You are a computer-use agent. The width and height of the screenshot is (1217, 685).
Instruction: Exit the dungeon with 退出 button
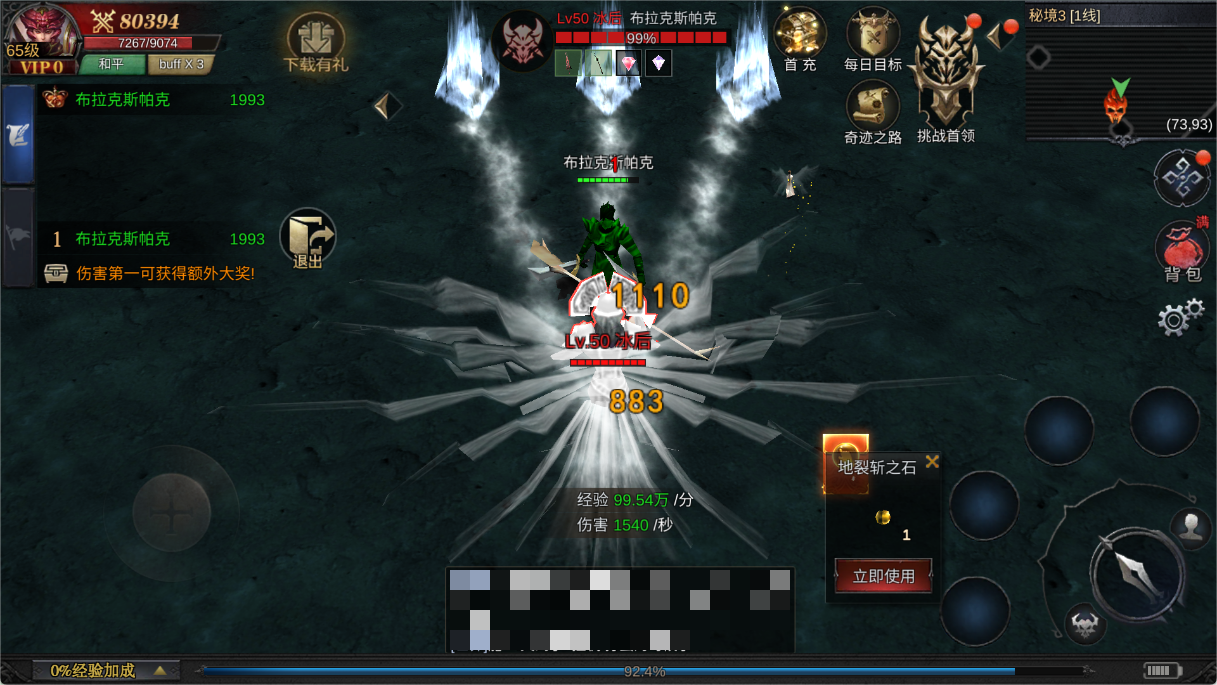point(308,238)
